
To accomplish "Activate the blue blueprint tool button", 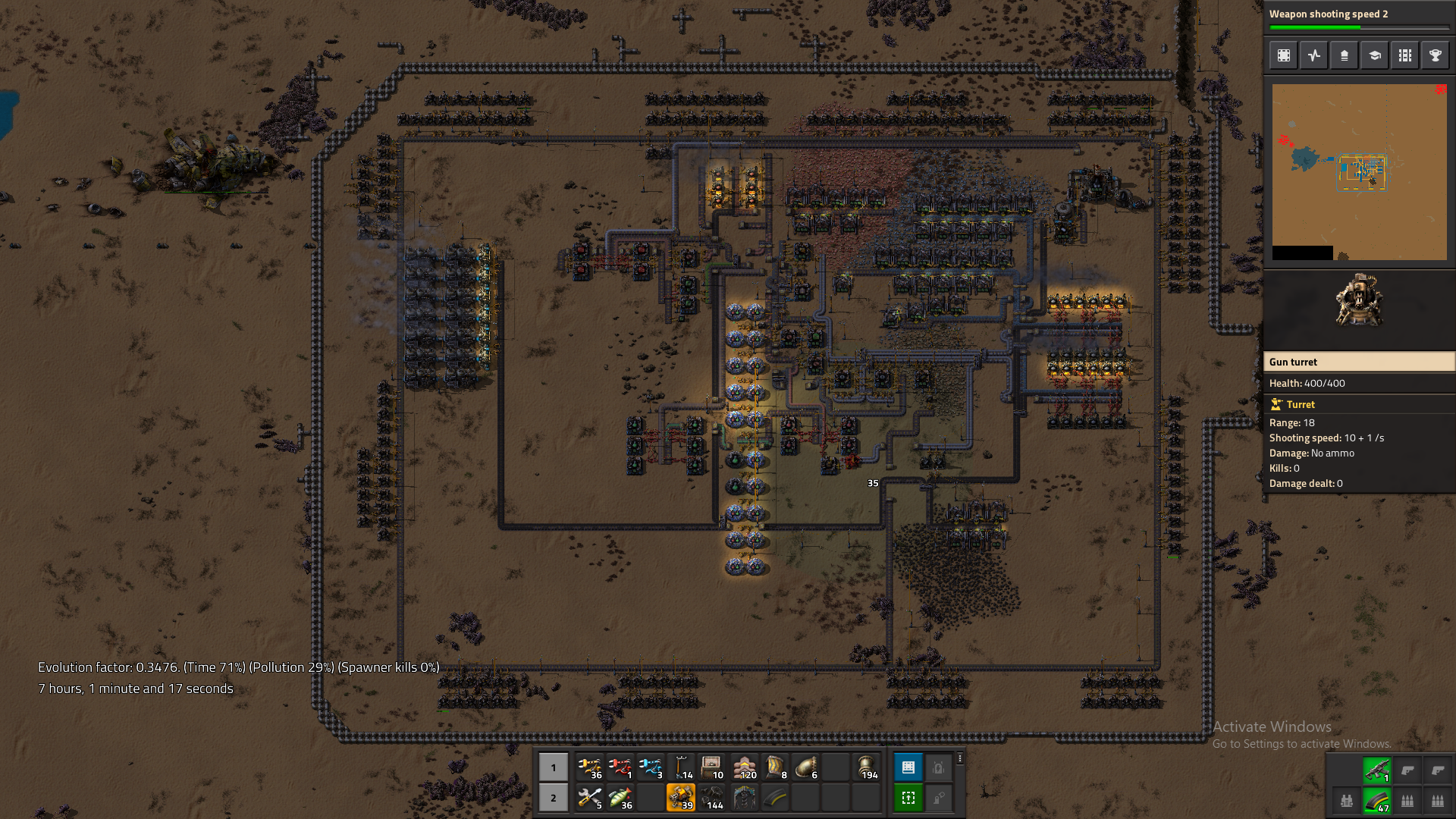I will [908, 767].
